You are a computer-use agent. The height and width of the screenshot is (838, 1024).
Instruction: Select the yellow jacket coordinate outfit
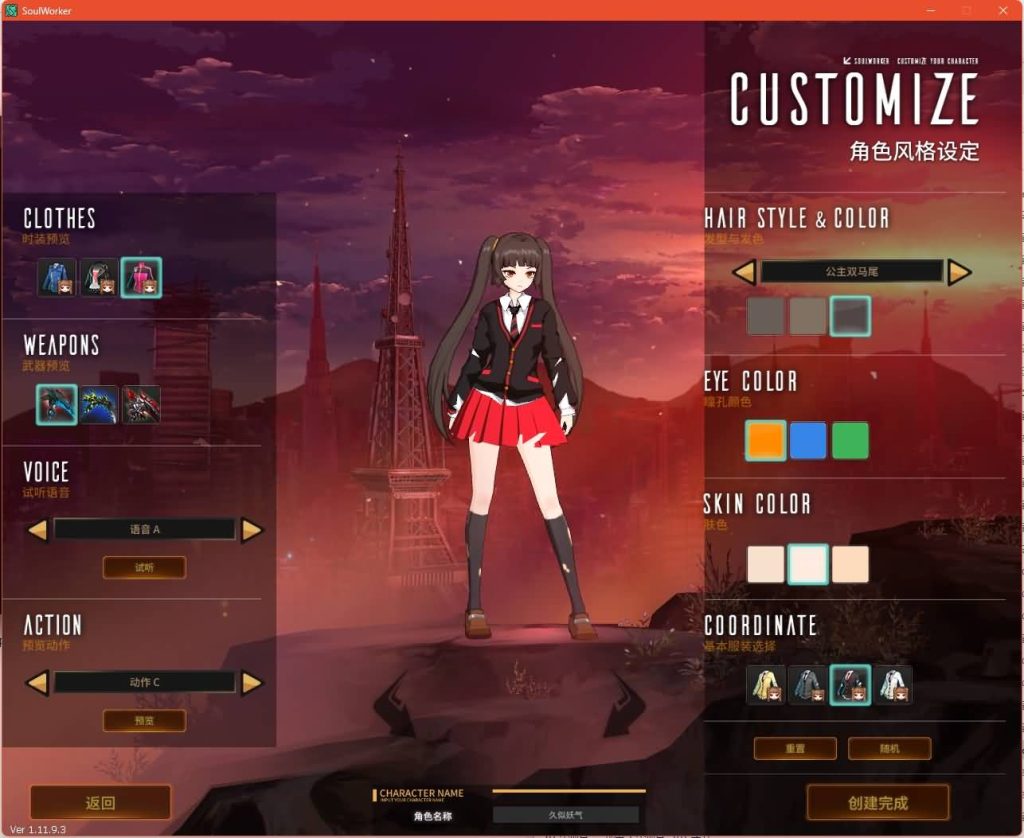point(766,685)
